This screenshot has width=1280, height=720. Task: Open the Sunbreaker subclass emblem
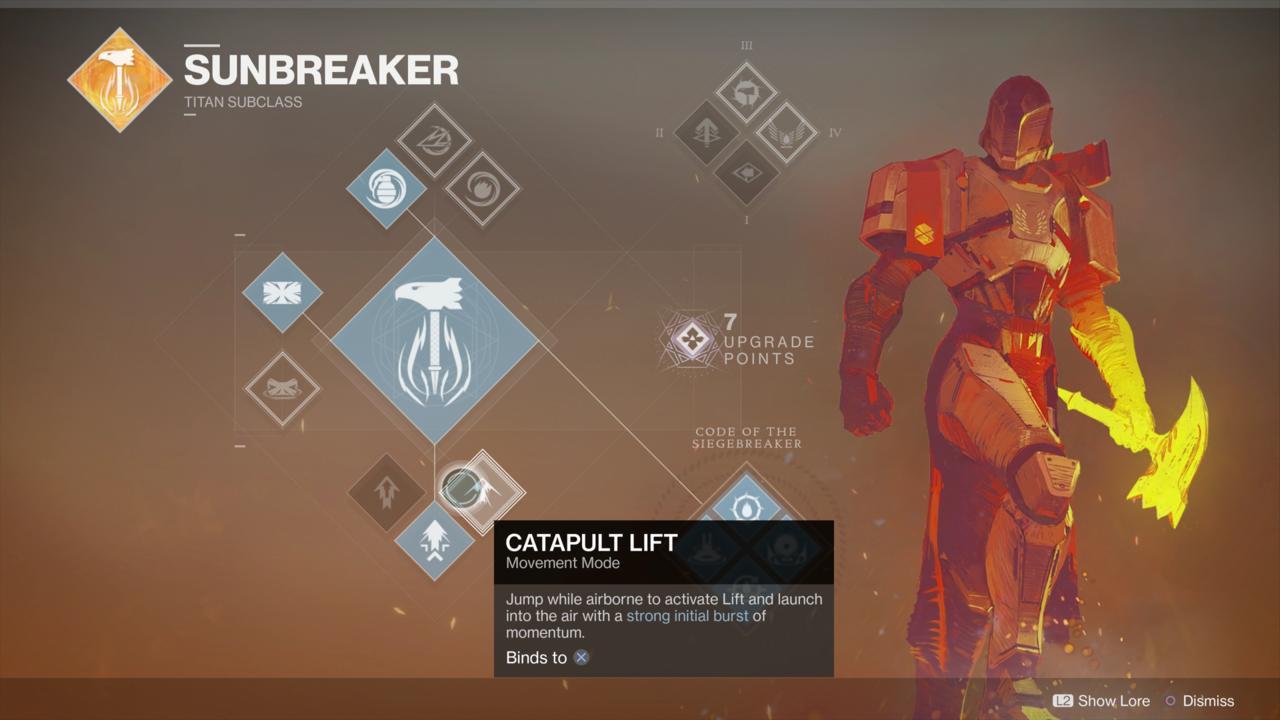click(x=120, y=79)
